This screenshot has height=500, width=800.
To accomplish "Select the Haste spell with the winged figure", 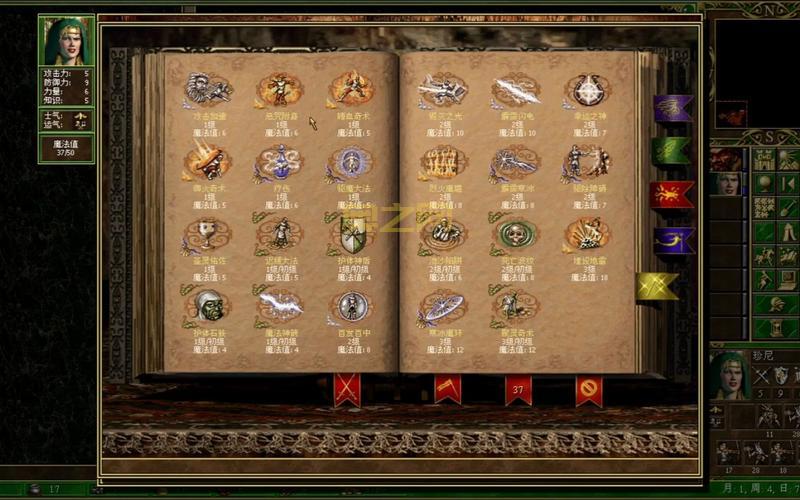I will coord(209,89).
